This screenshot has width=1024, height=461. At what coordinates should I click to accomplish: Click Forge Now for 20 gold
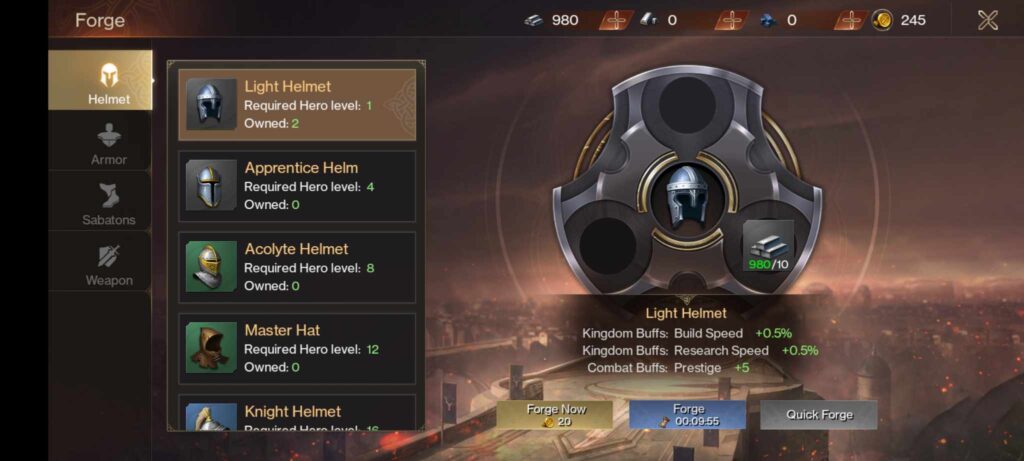point(556,415)
